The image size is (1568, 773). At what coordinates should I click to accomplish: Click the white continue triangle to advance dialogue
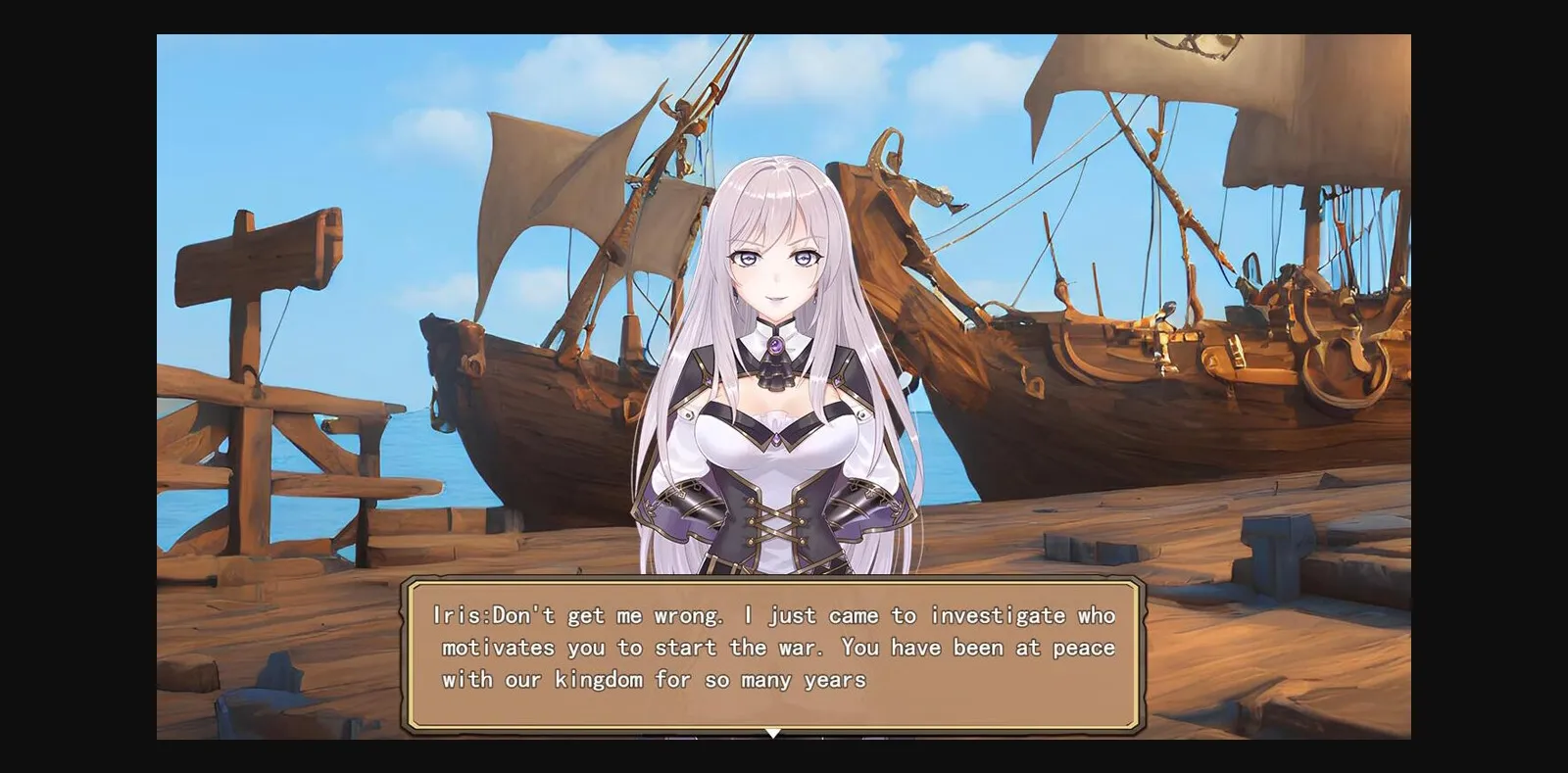(774, 730)
